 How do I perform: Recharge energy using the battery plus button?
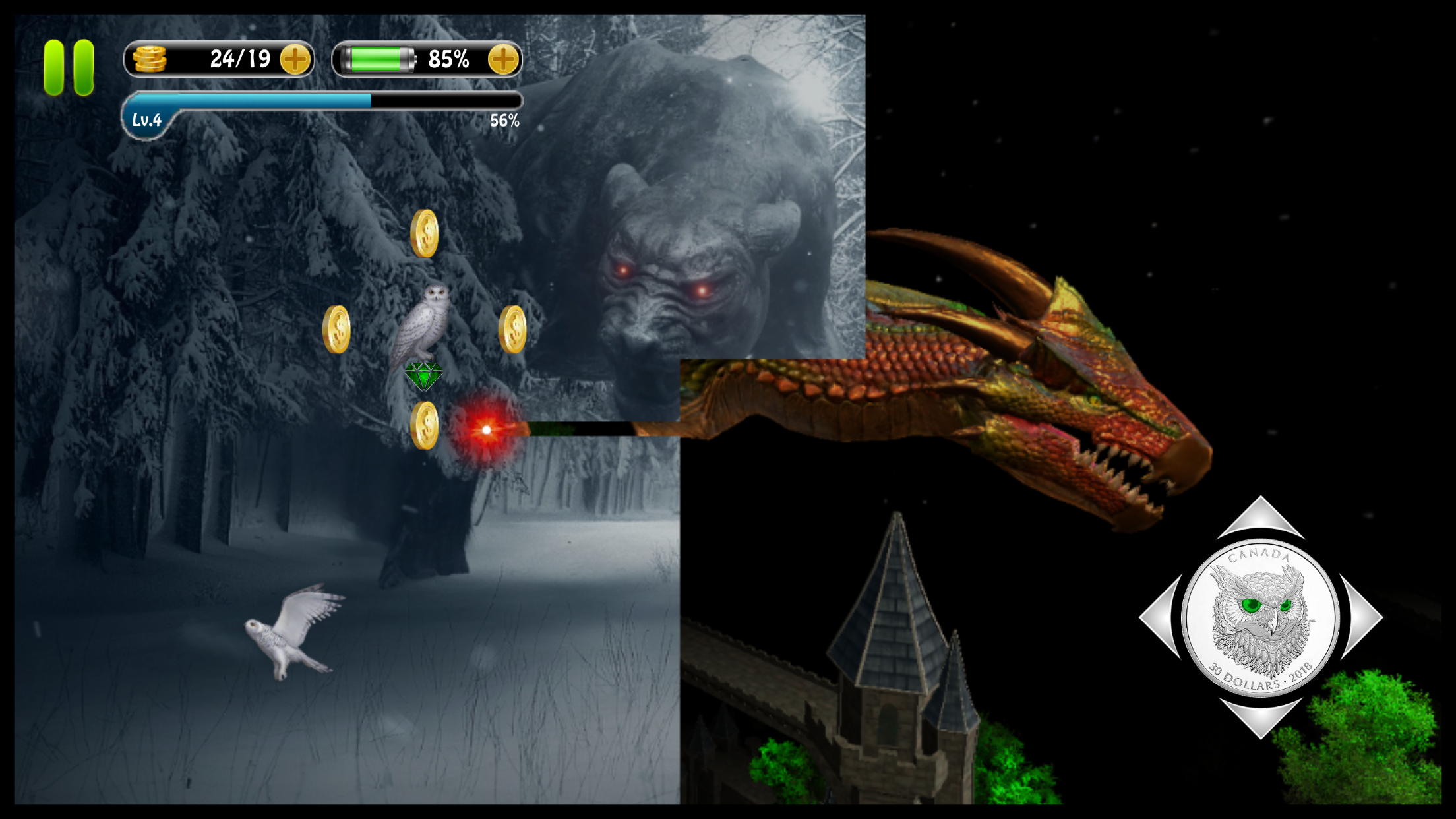[x=503, y=60]
